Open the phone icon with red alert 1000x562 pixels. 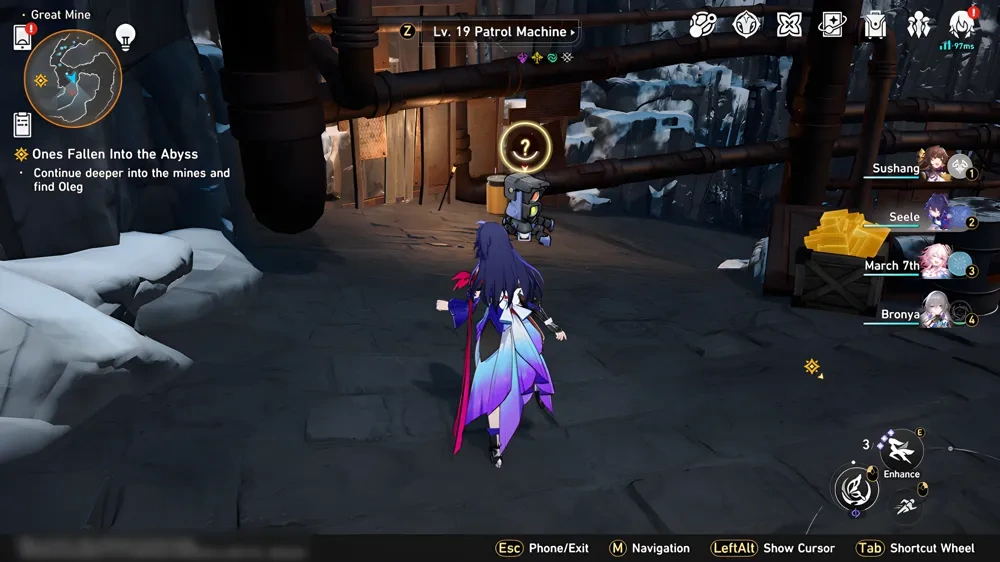tap(22, 38)
